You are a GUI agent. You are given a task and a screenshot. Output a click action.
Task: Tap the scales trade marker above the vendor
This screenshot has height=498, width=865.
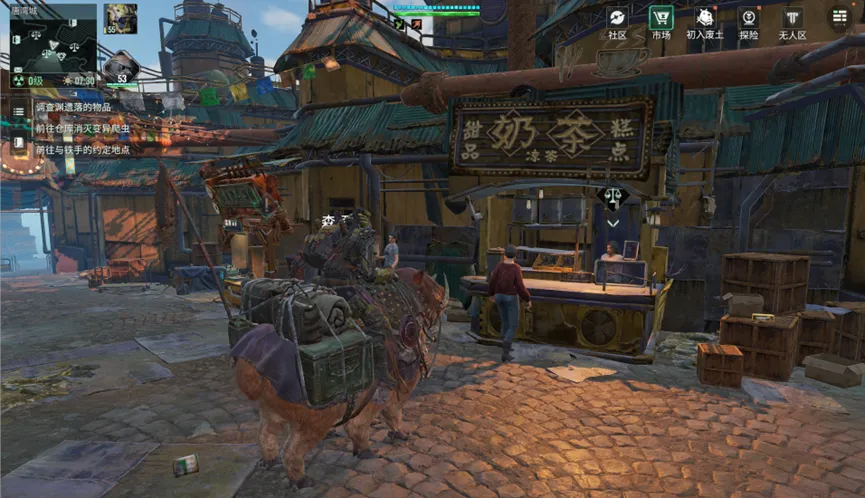pos(613,197)
